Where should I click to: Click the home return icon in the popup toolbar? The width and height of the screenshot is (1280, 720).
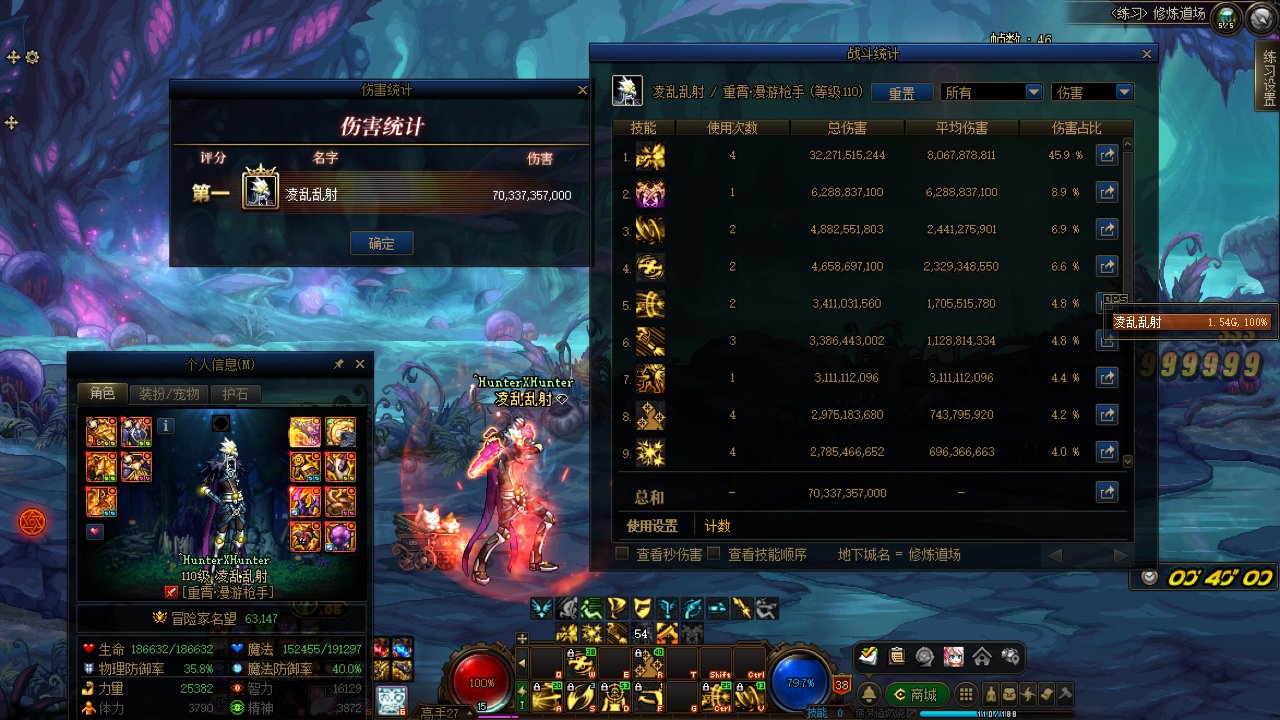point(982,656)
